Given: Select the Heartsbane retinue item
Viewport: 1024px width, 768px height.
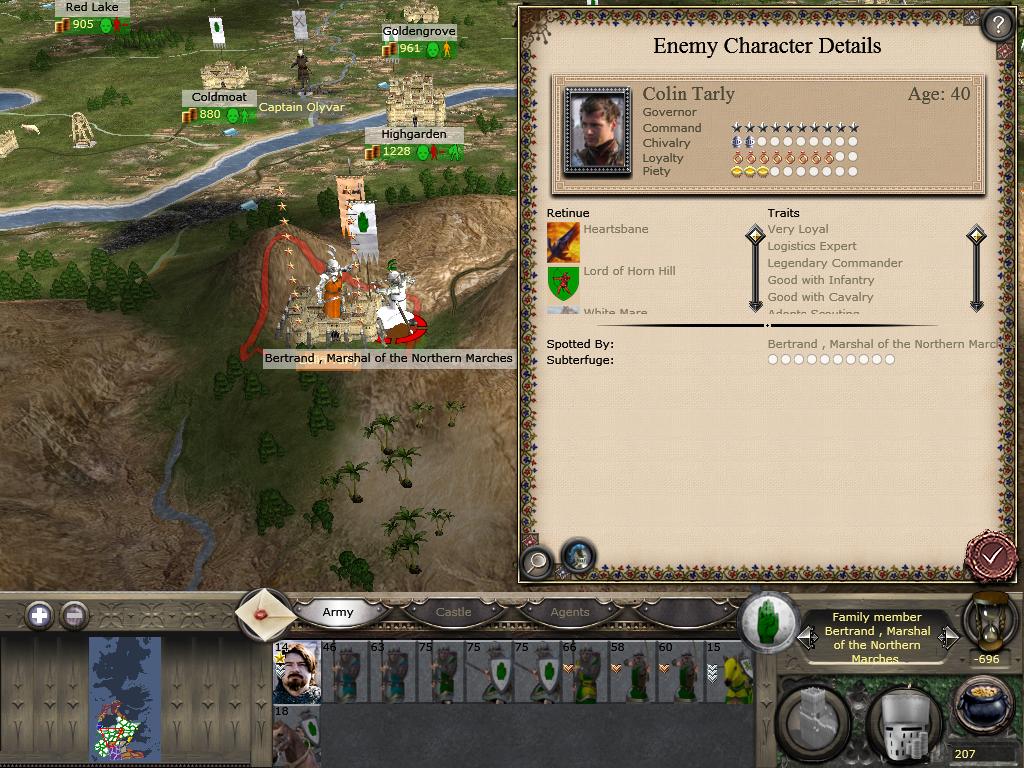Looking at the screenshot, I should click(x=564, y=243).
